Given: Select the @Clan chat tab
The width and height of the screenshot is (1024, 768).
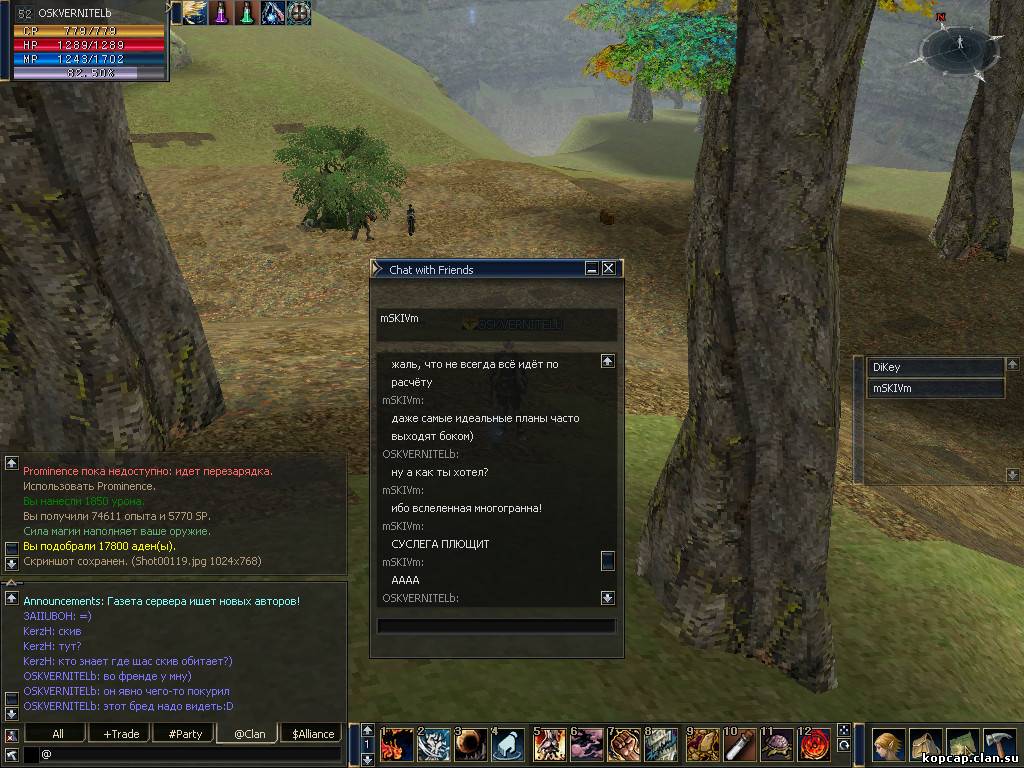Looking at the screenshot, I should 249,734.
